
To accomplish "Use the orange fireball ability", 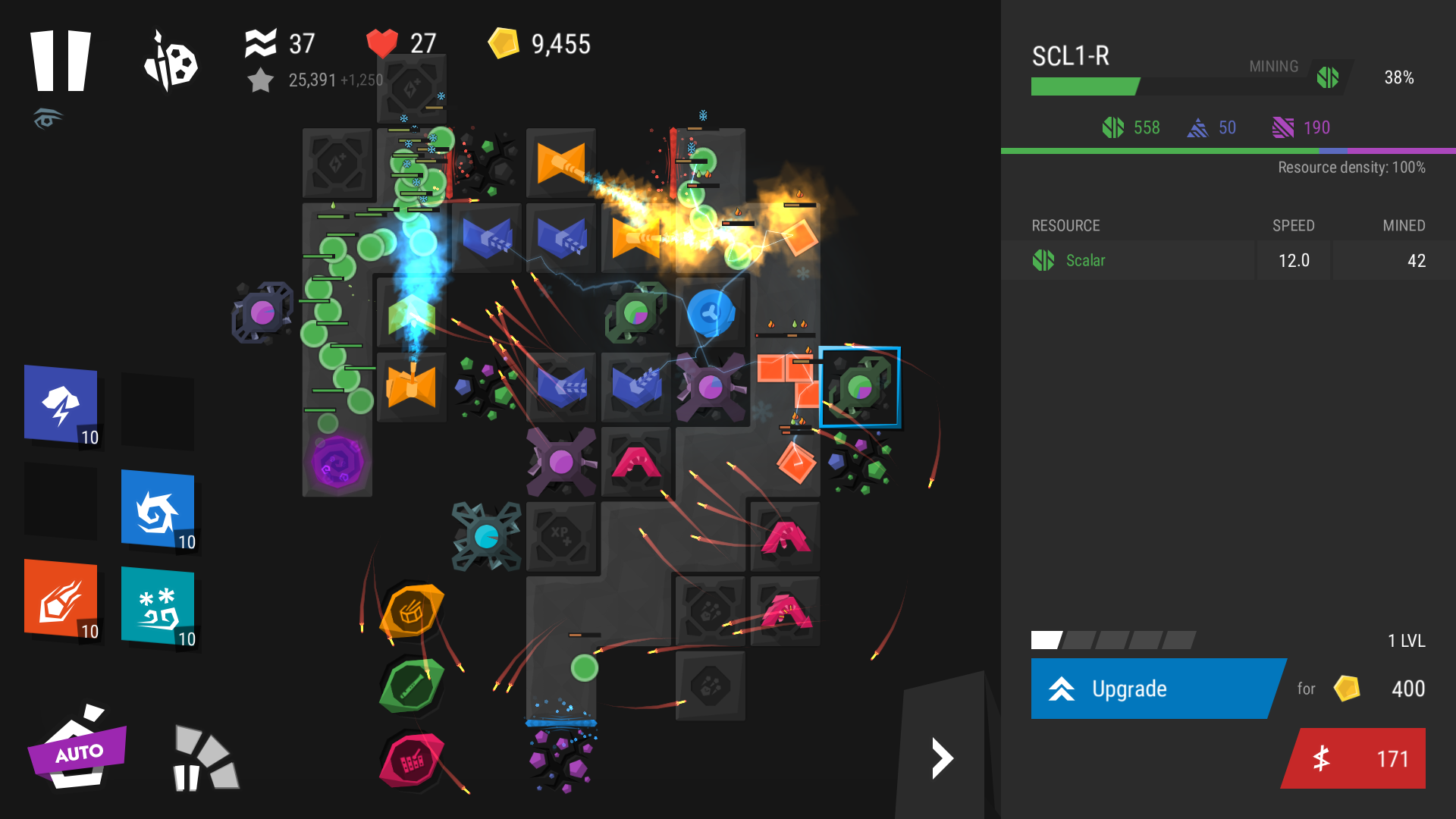I will tap(61, 603).
